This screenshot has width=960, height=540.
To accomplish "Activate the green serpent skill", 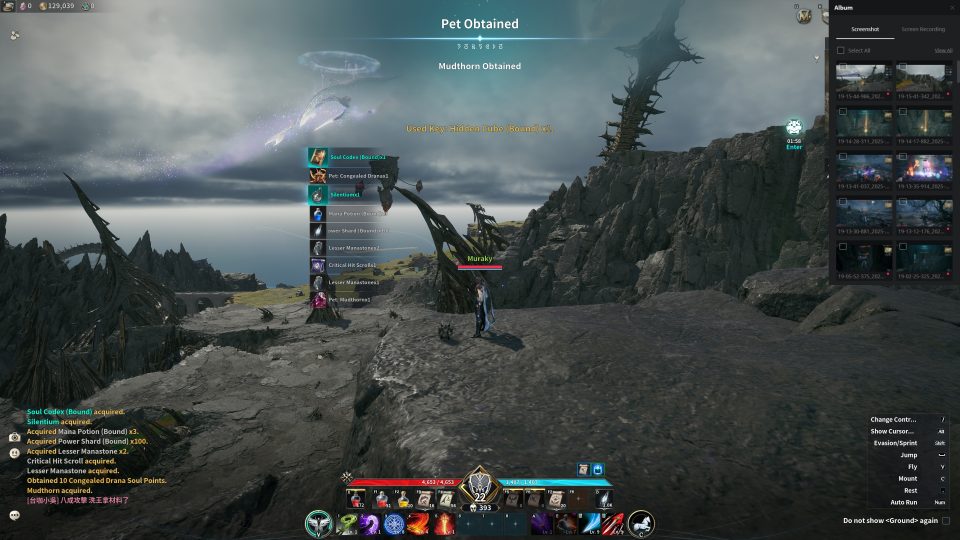I will tap(347, 523).
